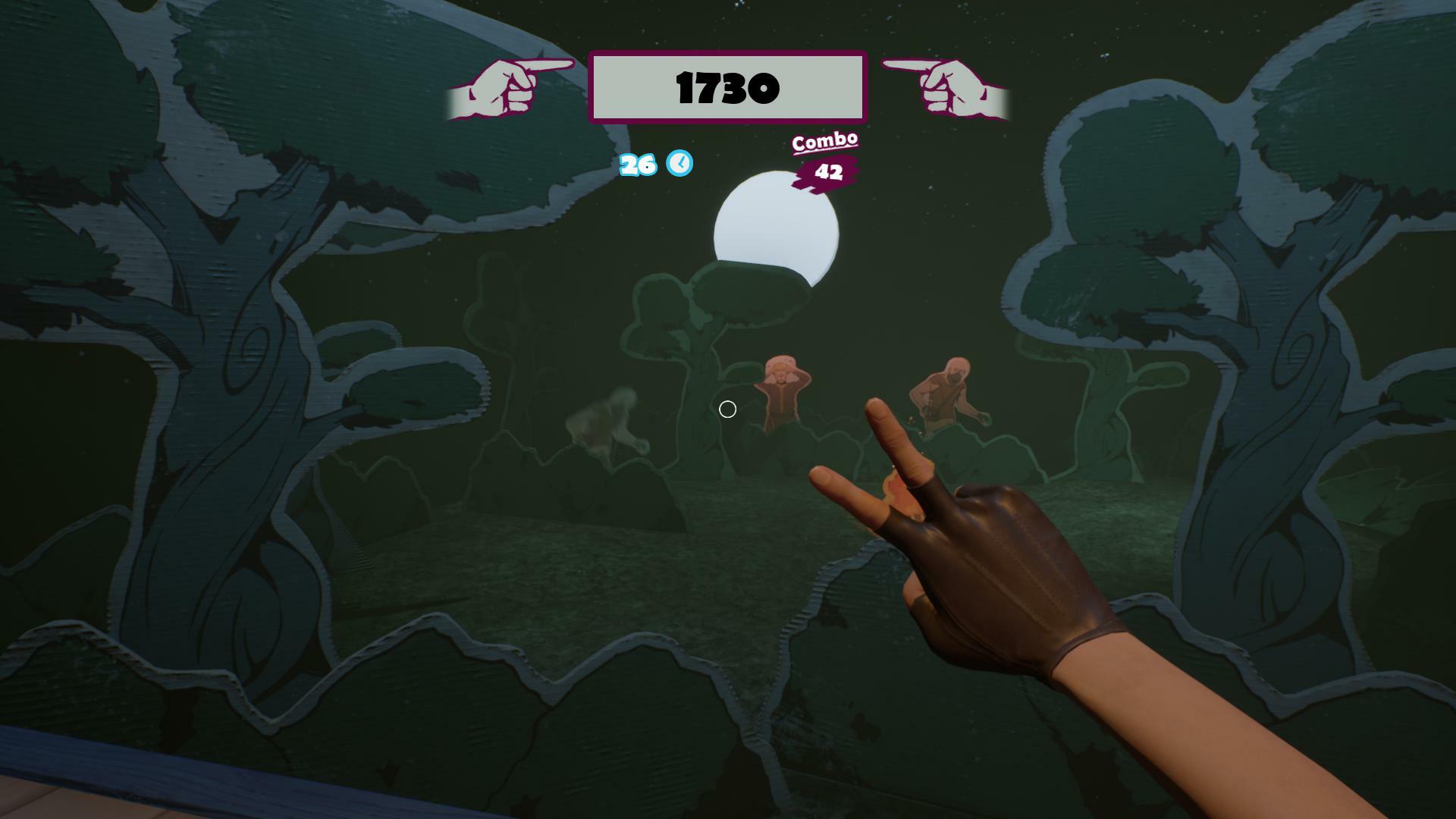This screenshot has width=1456, height=819.
Task: Click the zombie covering its ears
Action: pos(783,387)
